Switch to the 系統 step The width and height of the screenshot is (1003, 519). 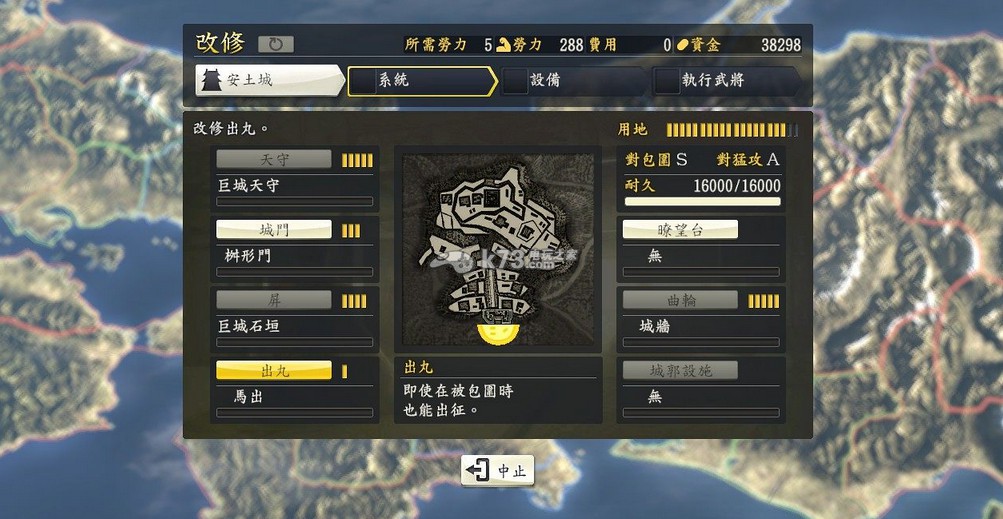coord(420,81)
